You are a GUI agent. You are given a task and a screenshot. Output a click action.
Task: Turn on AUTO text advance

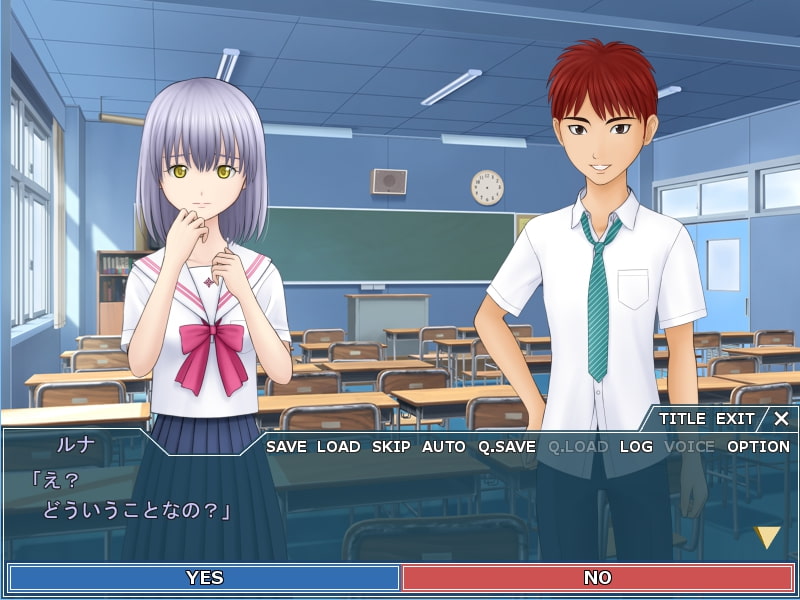point(444,447)
